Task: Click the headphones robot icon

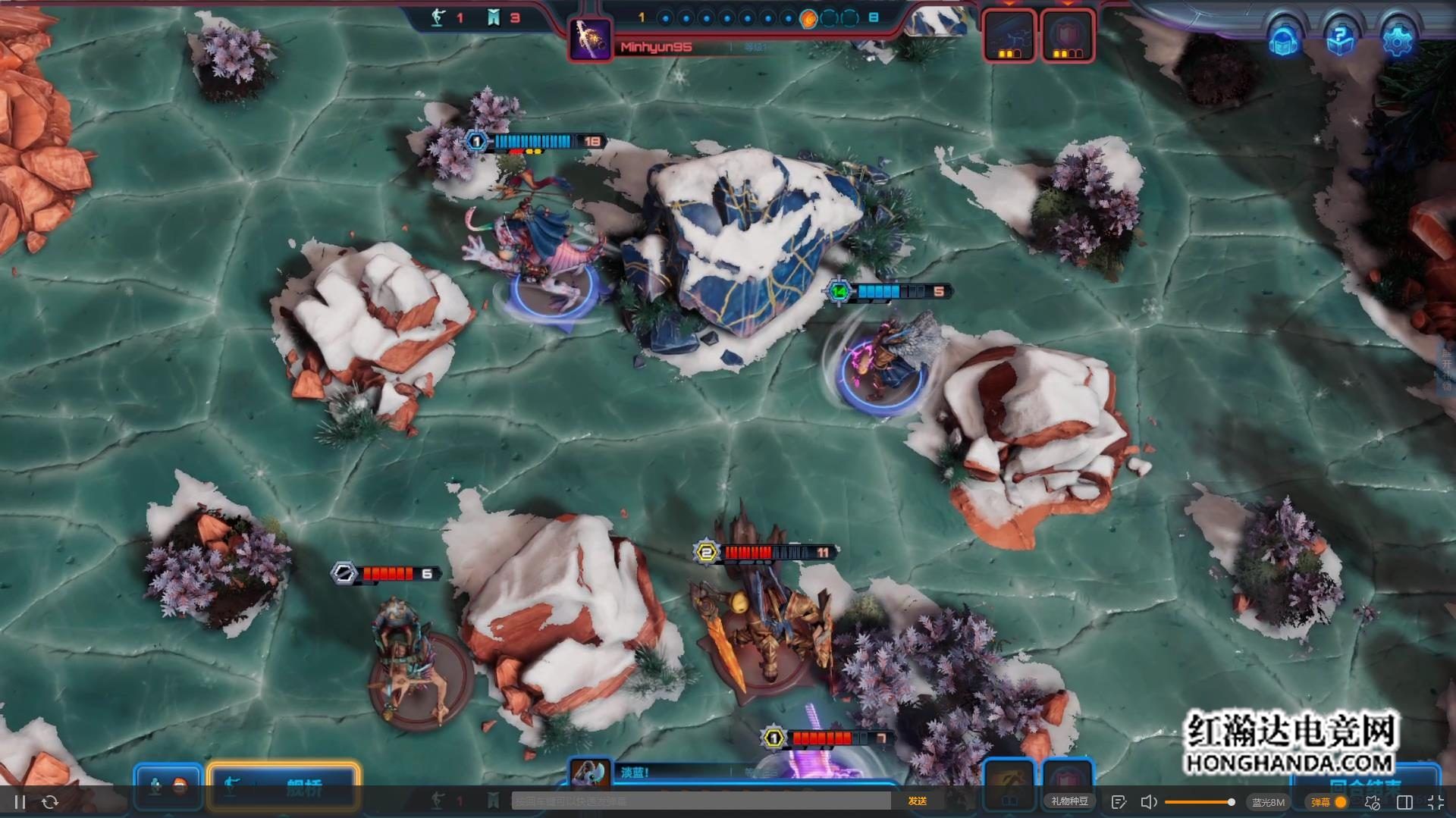Action: [x=1284, y=40]
